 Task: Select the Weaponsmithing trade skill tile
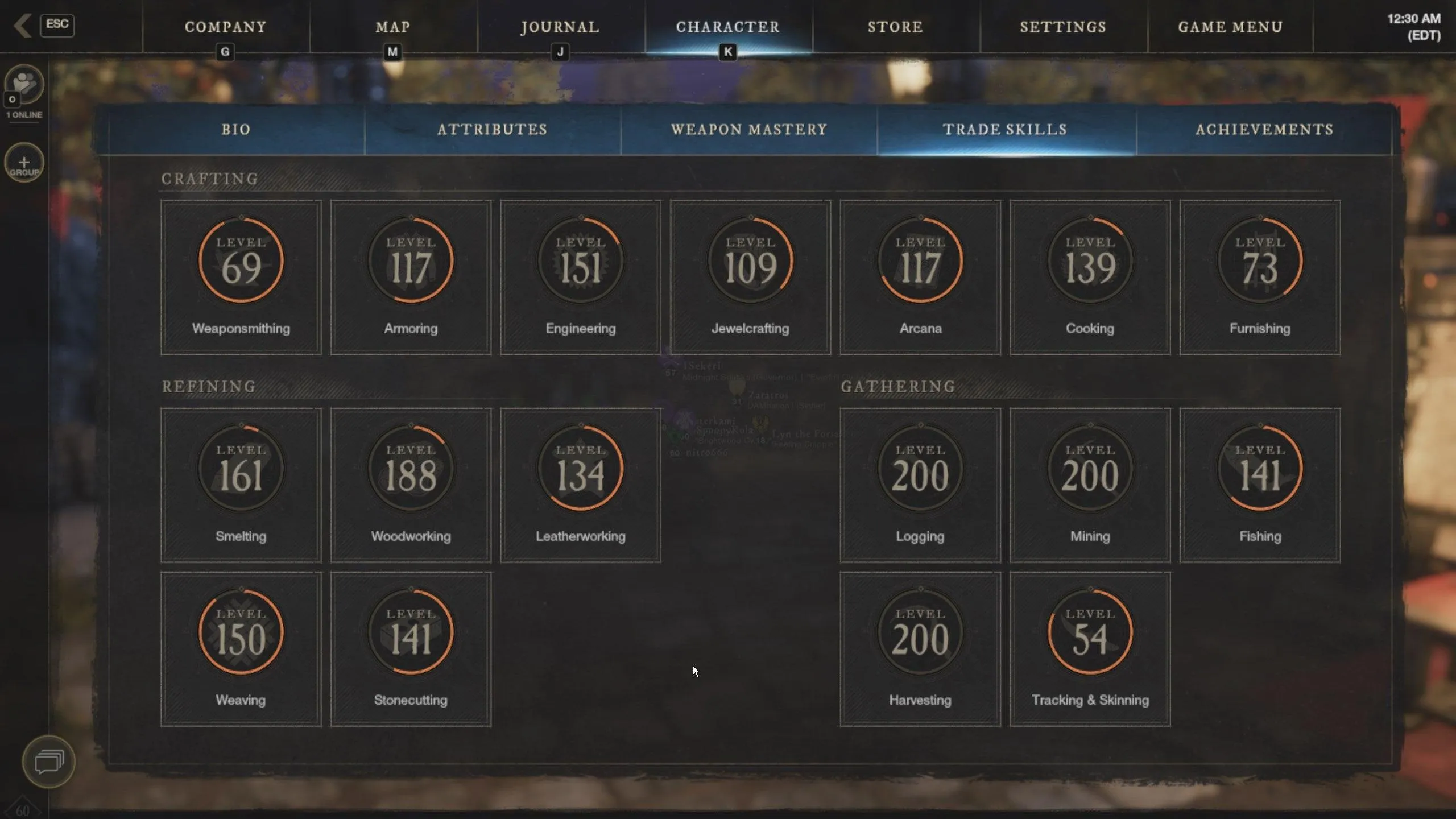pos(241,278)
